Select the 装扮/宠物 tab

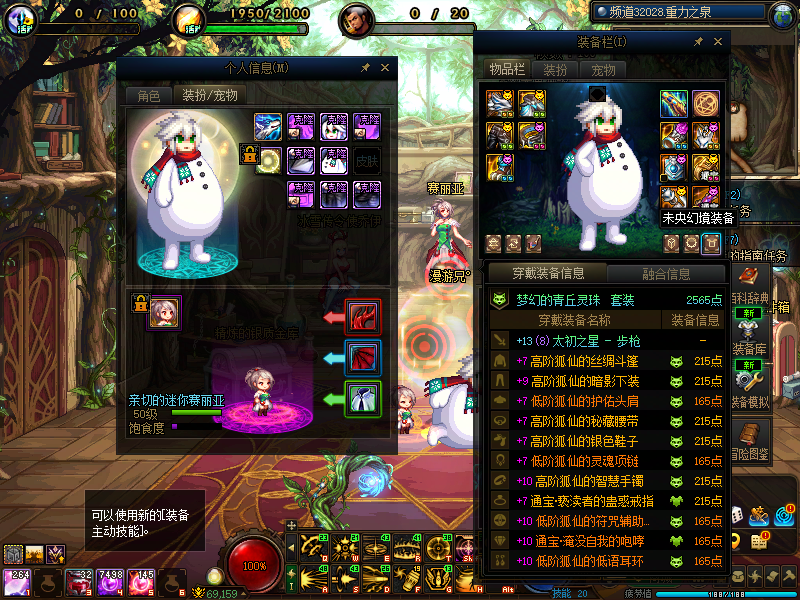208,96
